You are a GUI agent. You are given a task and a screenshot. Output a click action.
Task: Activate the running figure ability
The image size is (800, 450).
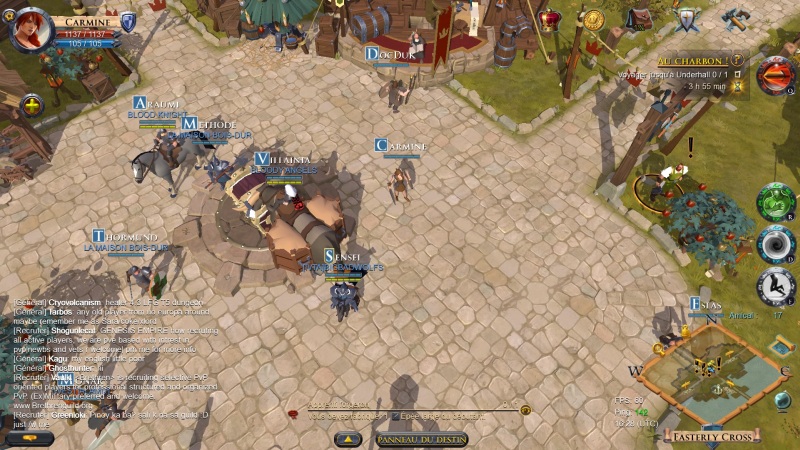coord(775,287)
